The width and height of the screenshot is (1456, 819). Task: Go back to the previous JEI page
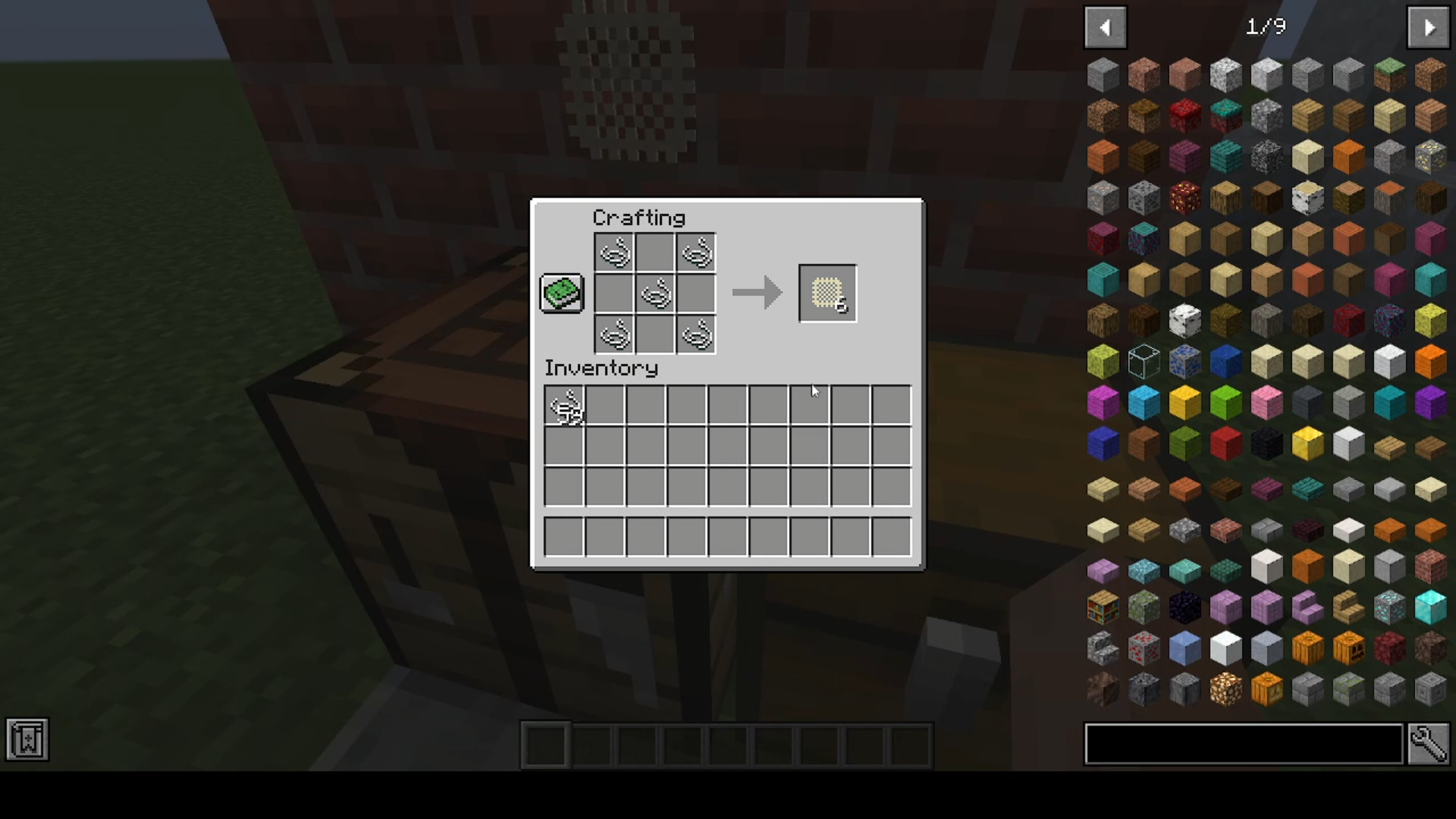[x=1105, y=27]
